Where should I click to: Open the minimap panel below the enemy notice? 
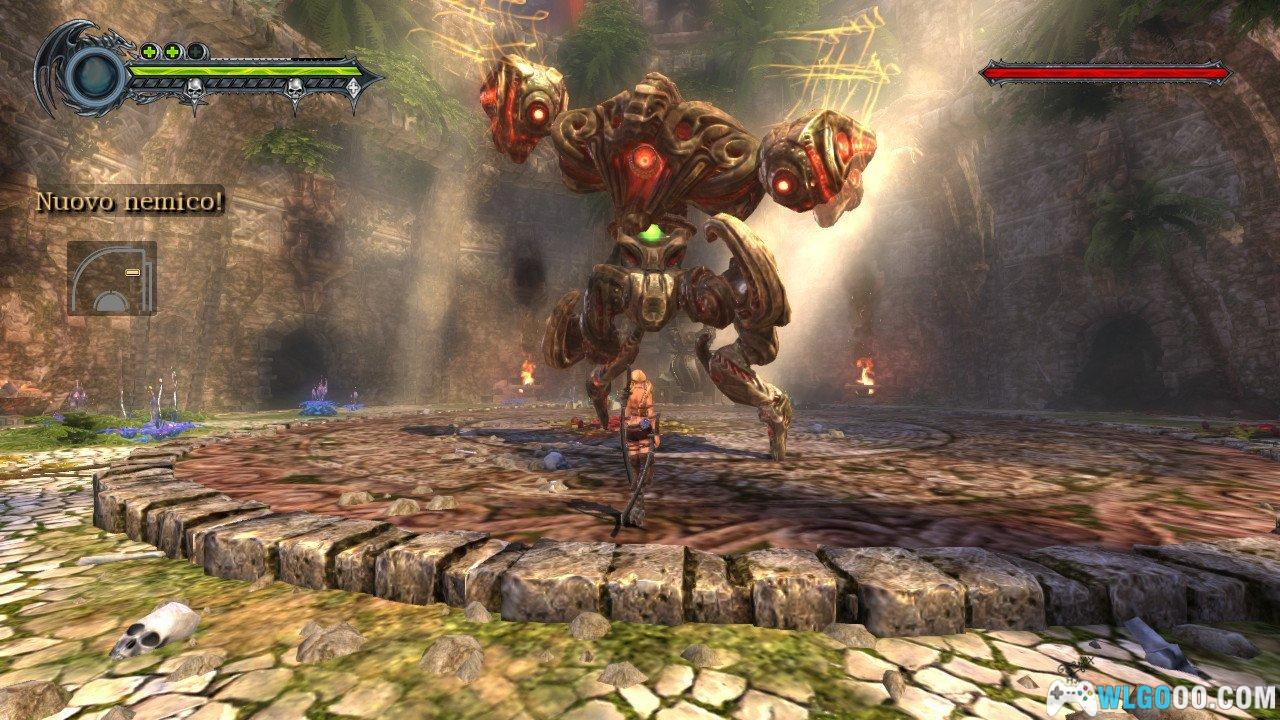click(x=112, y=277)
